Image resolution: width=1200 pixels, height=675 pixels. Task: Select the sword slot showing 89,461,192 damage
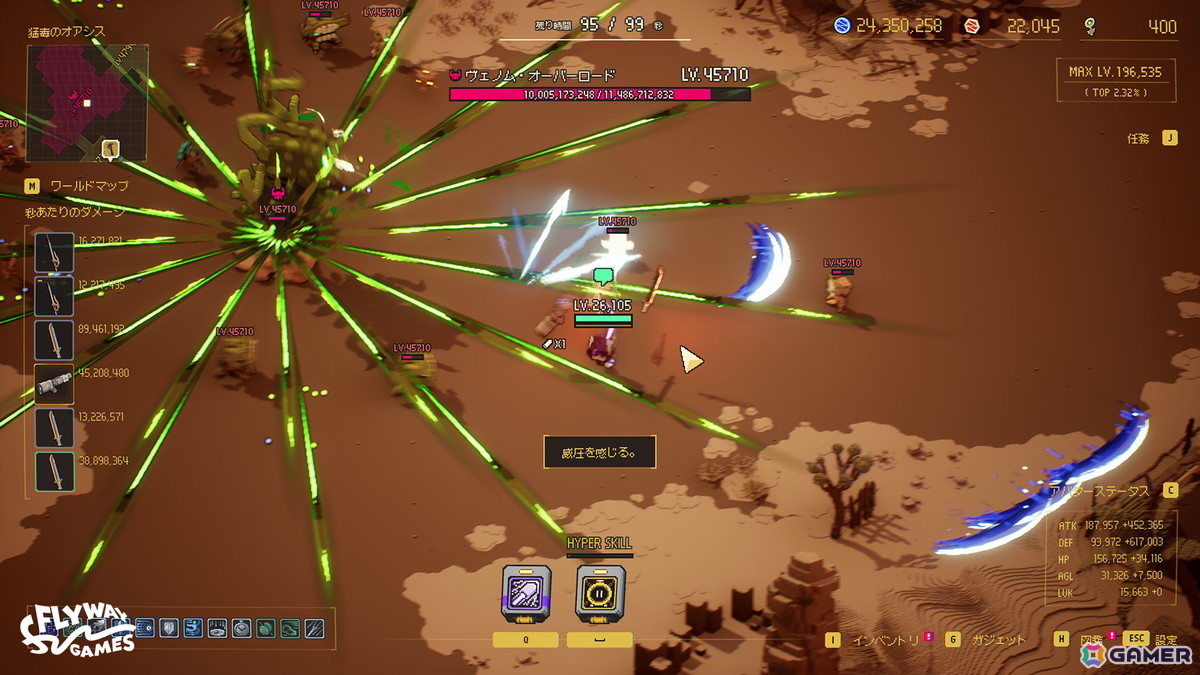[54, 340]
